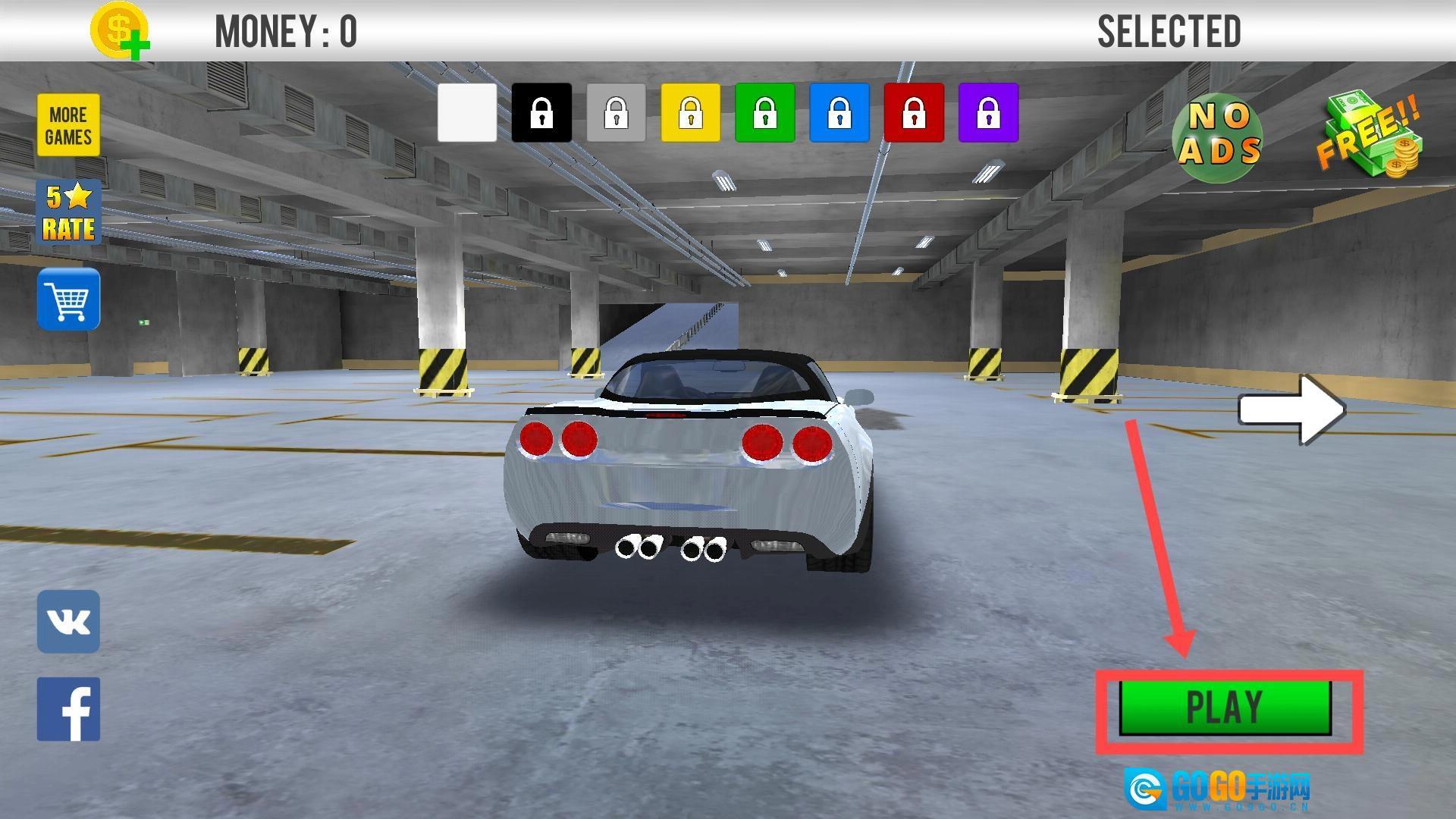The height and width of the screenshot is (819, 1456).
Task: Choose the locked red color swatch
Action: pyautogui.click(x=914, y=113)
